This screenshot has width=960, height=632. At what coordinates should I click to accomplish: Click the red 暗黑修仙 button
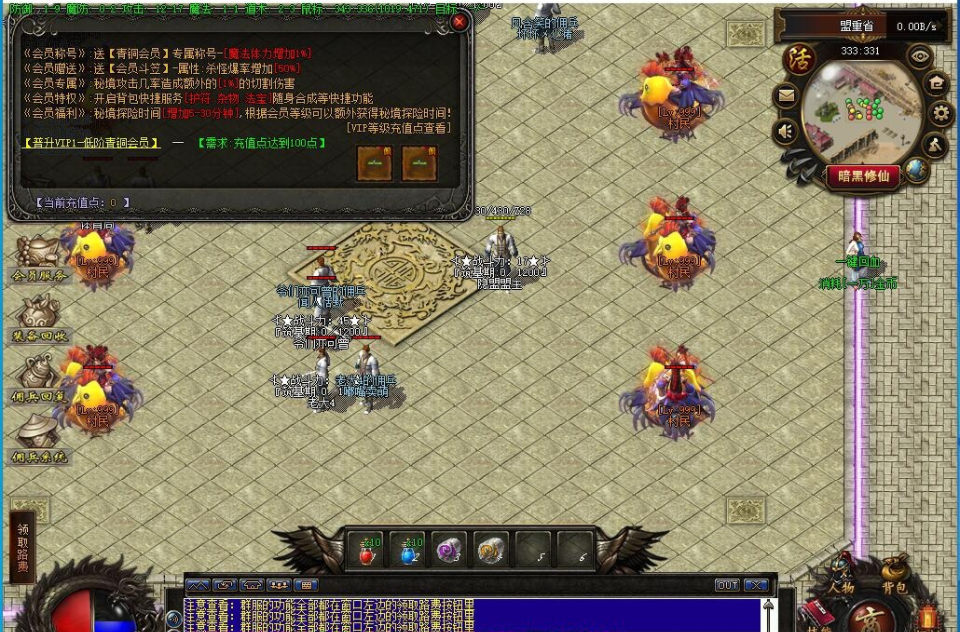[863, 176]
